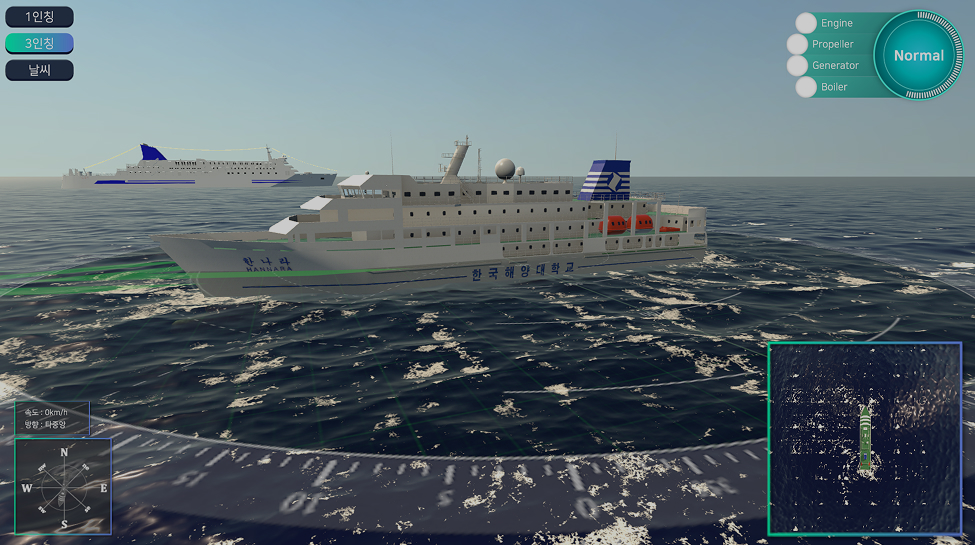
Task: Click the Normal status dial
Action: coord(918,56)
